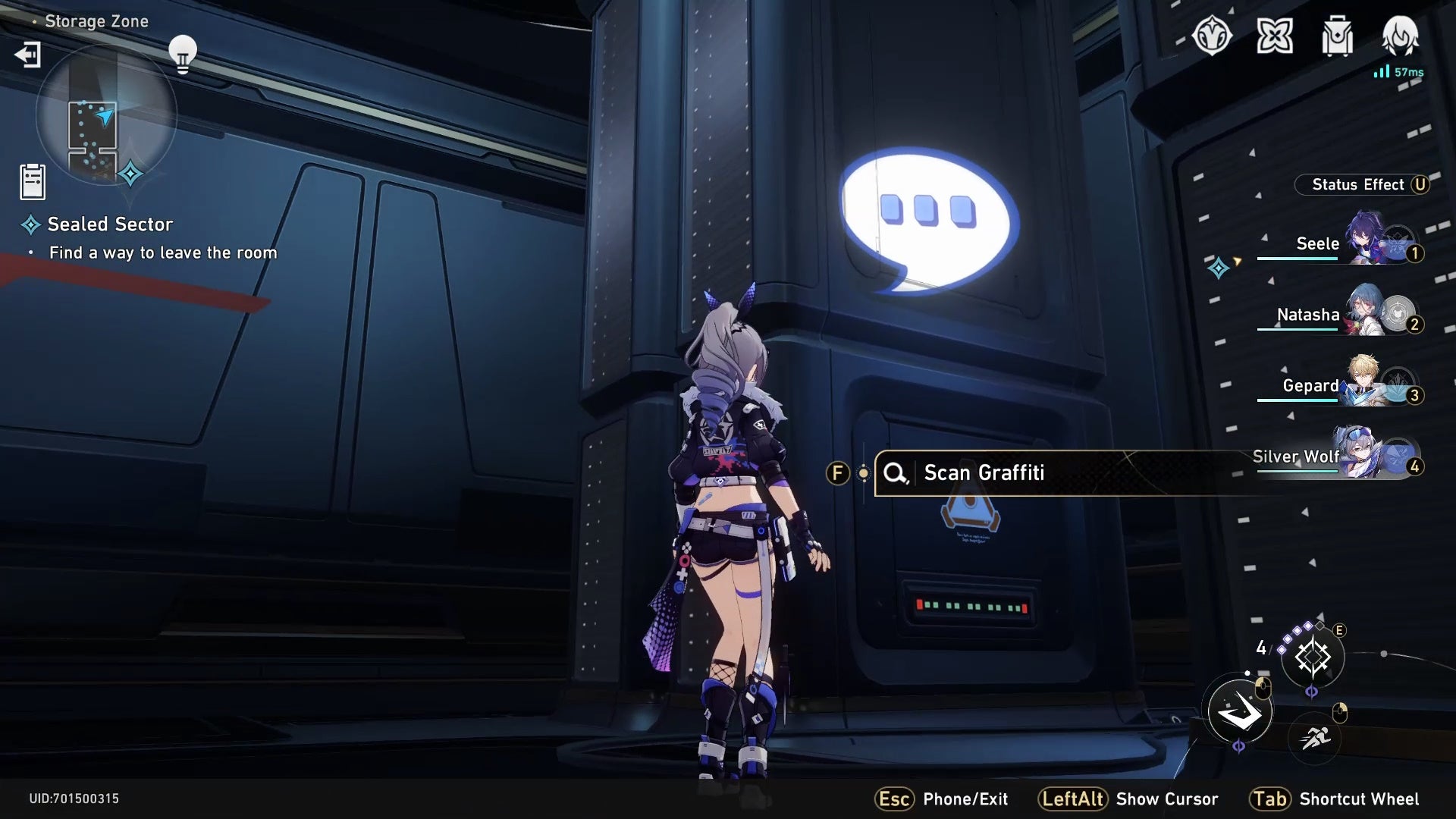Open the inventory backpack icon
1456x819 pixels.
click(1337, 34)
